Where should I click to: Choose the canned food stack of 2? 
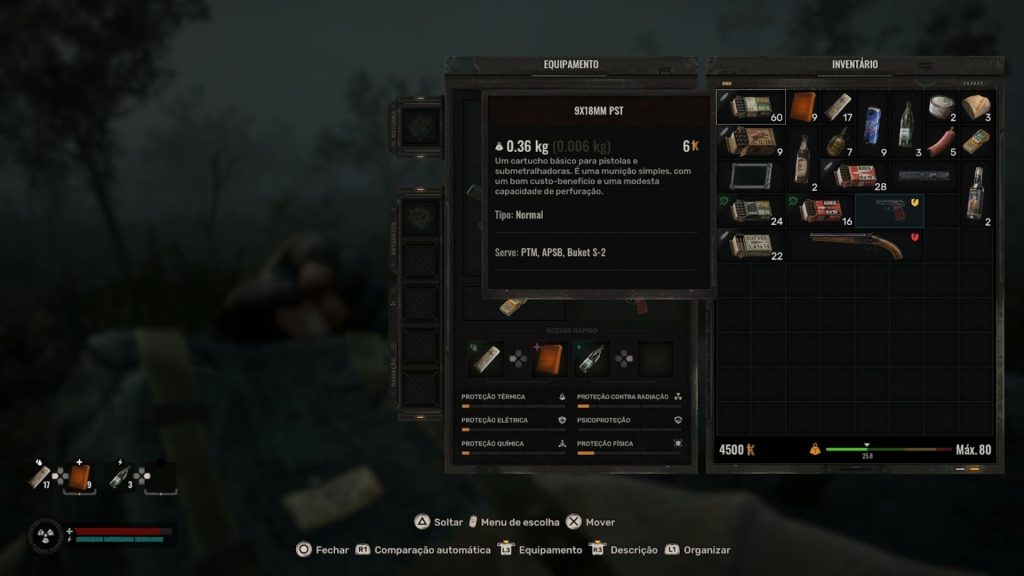click(x=940, y=107)
